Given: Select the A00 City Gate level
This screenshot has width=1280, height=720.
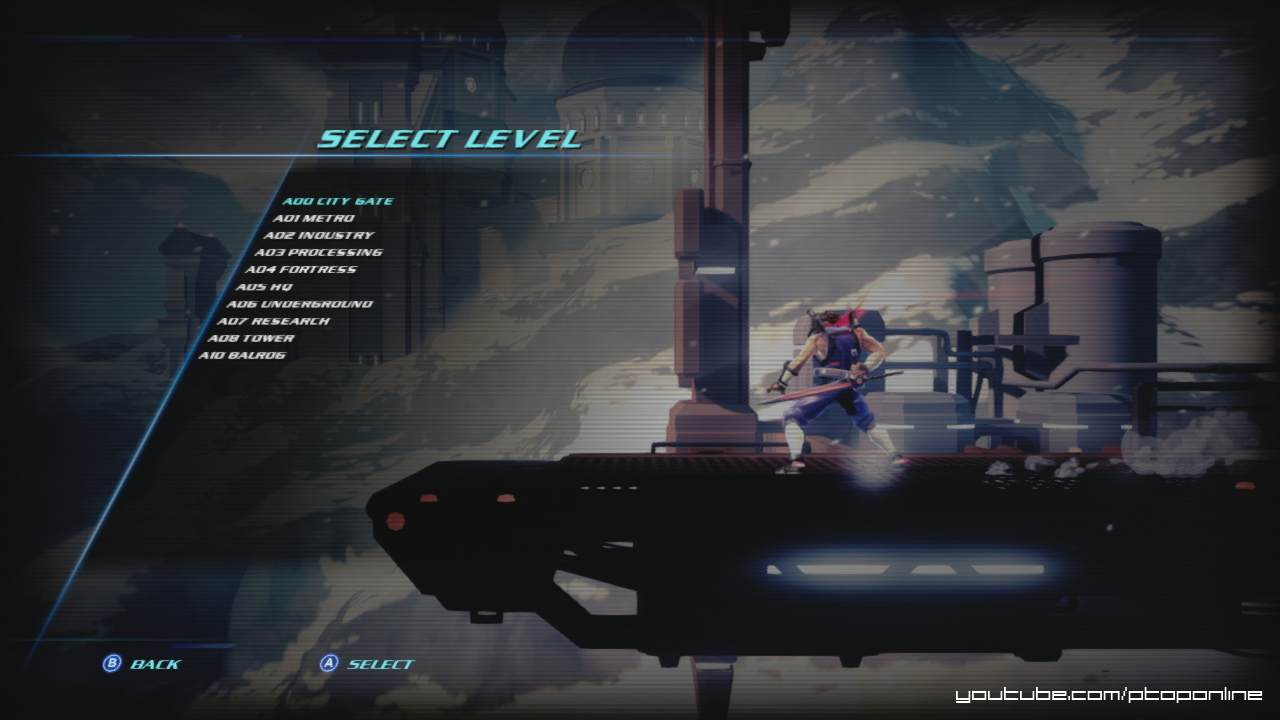Looking at the screenshot, I should [x=337, y=201].
